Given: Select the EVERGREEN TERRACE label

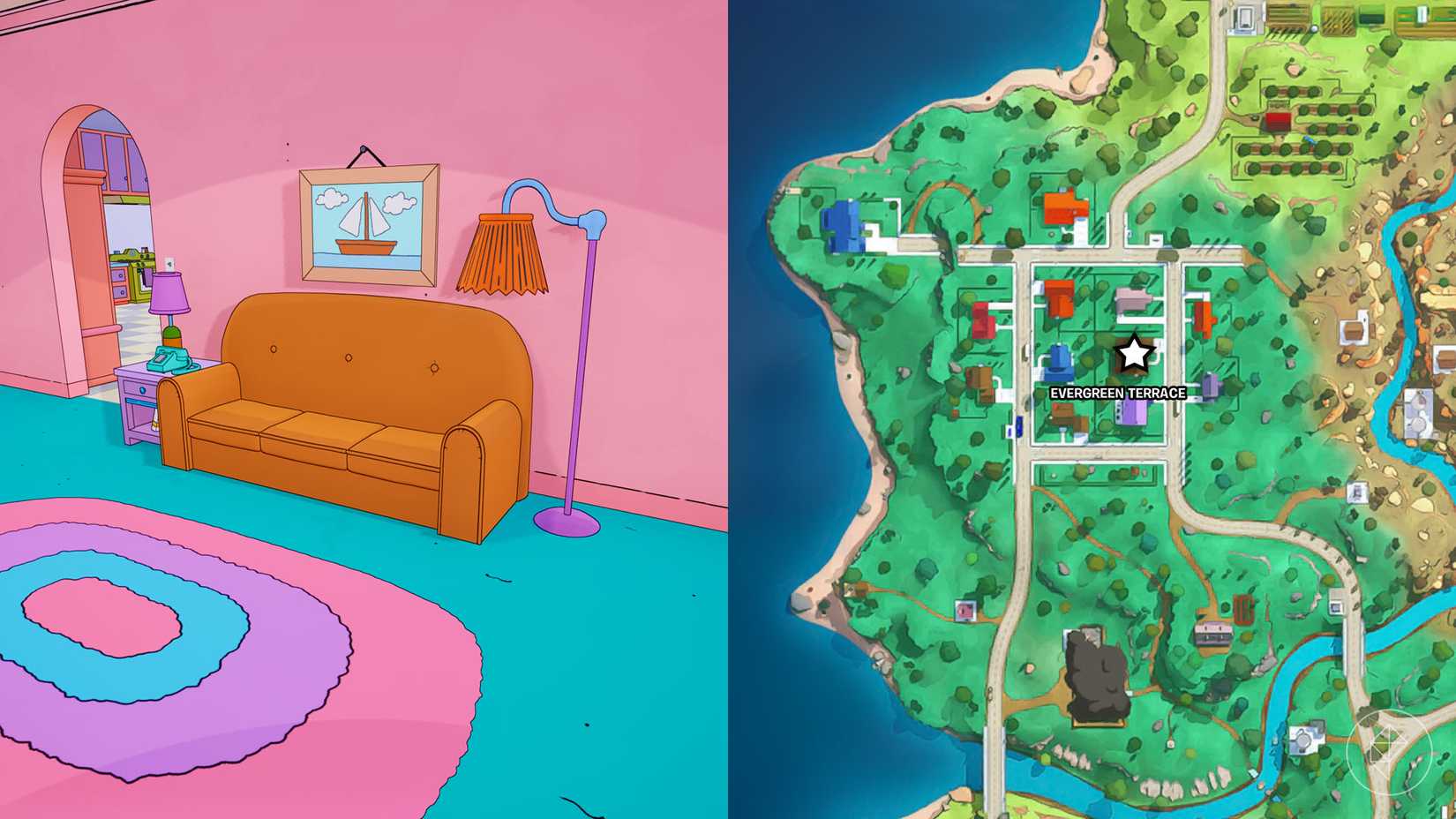Looking at the screenshot, I should click(1118, 393).
